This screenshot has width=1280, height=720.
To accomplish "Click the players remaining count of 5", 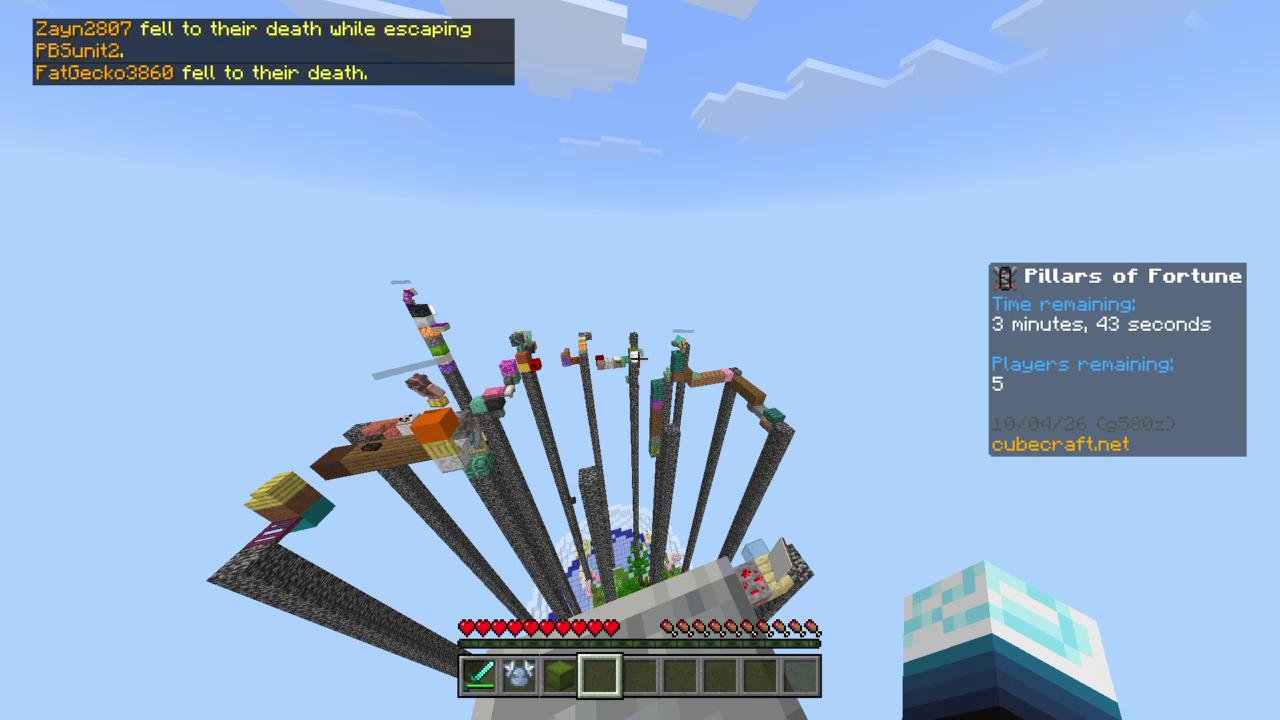I will [x=996, y=384].
